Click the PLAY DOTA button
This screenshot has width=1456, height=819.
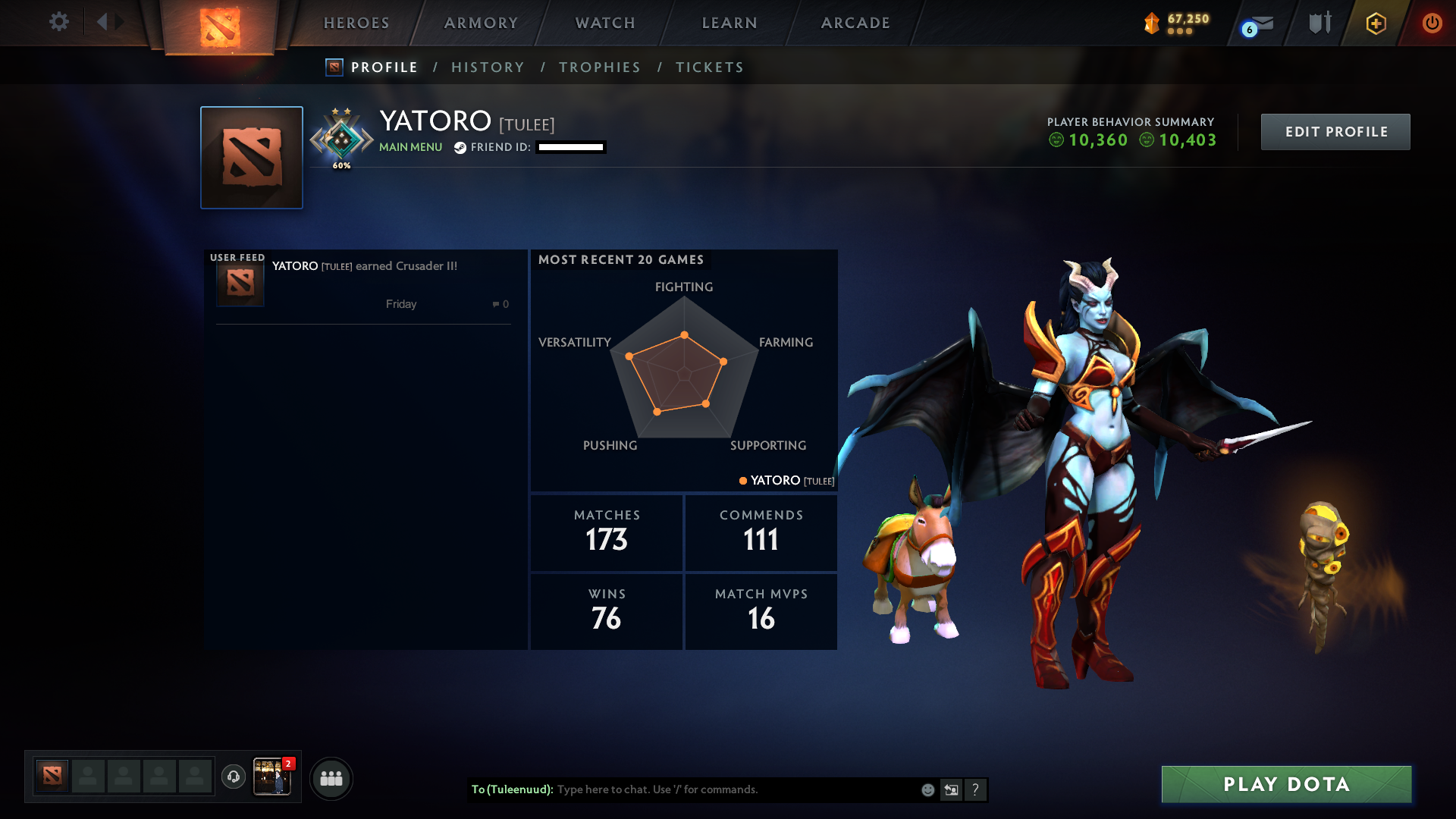1285,785
